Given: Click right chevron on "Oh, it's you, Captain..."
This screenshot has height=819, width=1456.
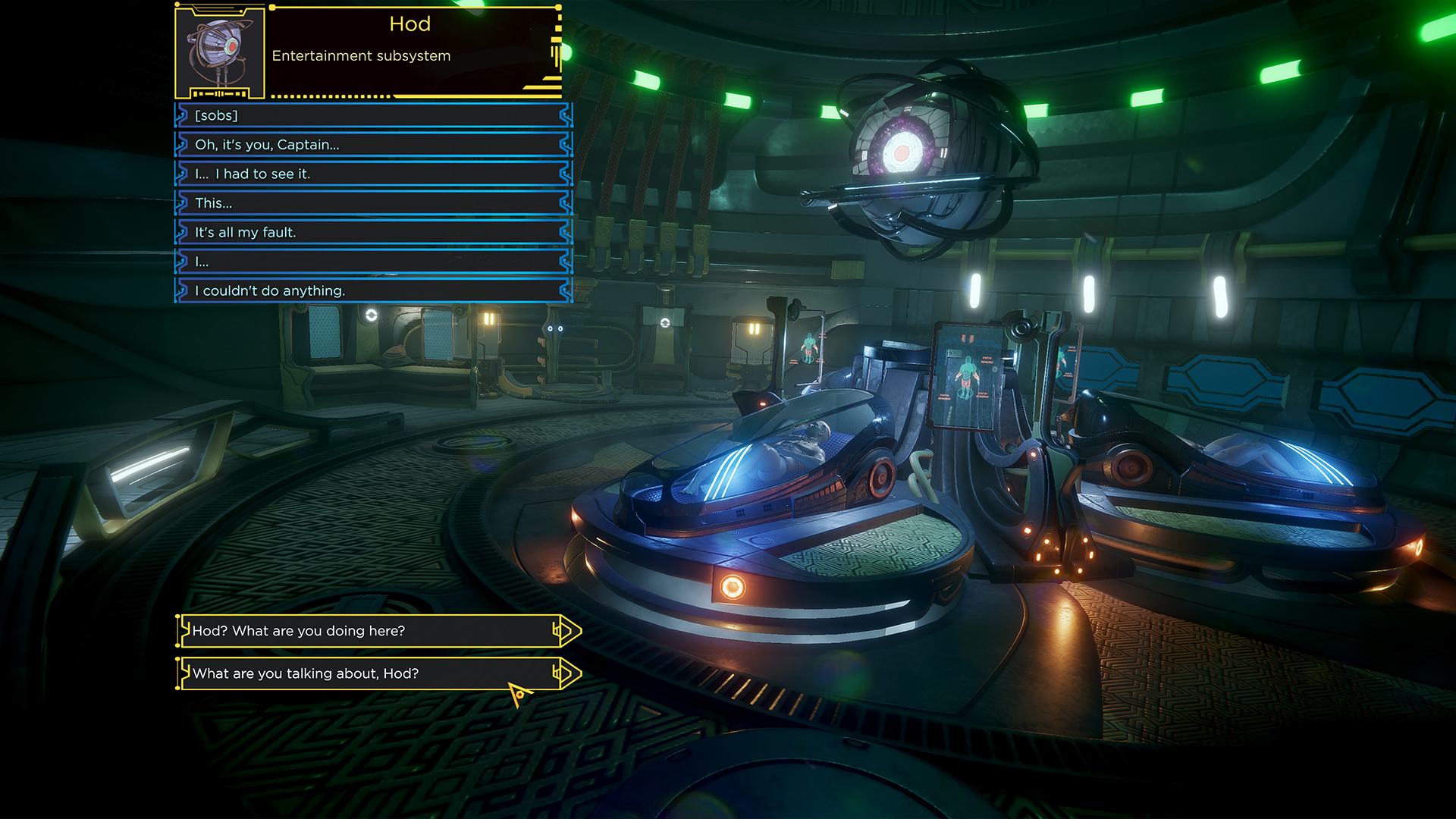Looking at the screenshot, I should [x=564, y=144].
